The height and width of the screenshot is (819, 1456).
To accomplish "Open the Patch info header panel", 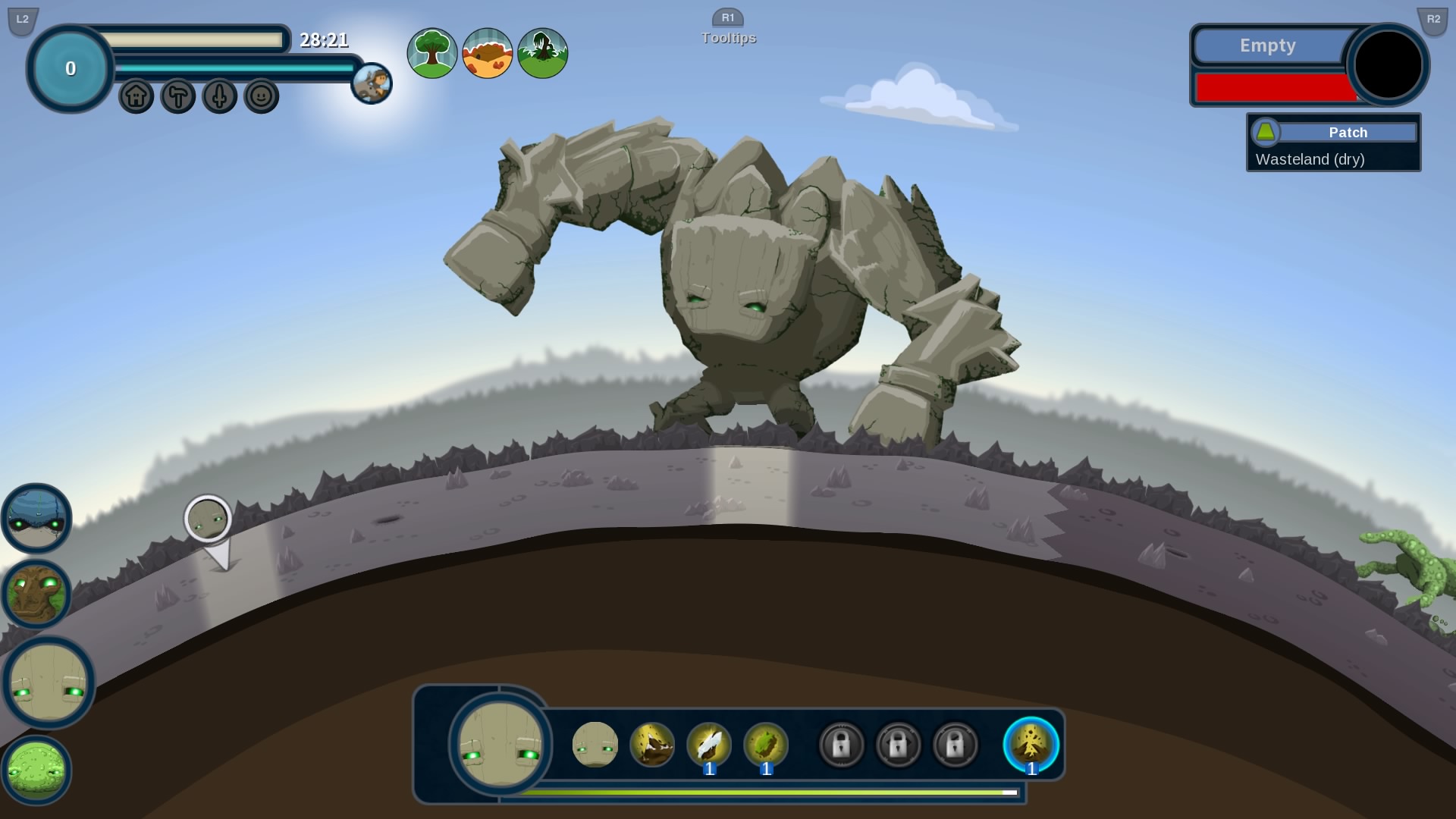I will [x=1350, y=132].
